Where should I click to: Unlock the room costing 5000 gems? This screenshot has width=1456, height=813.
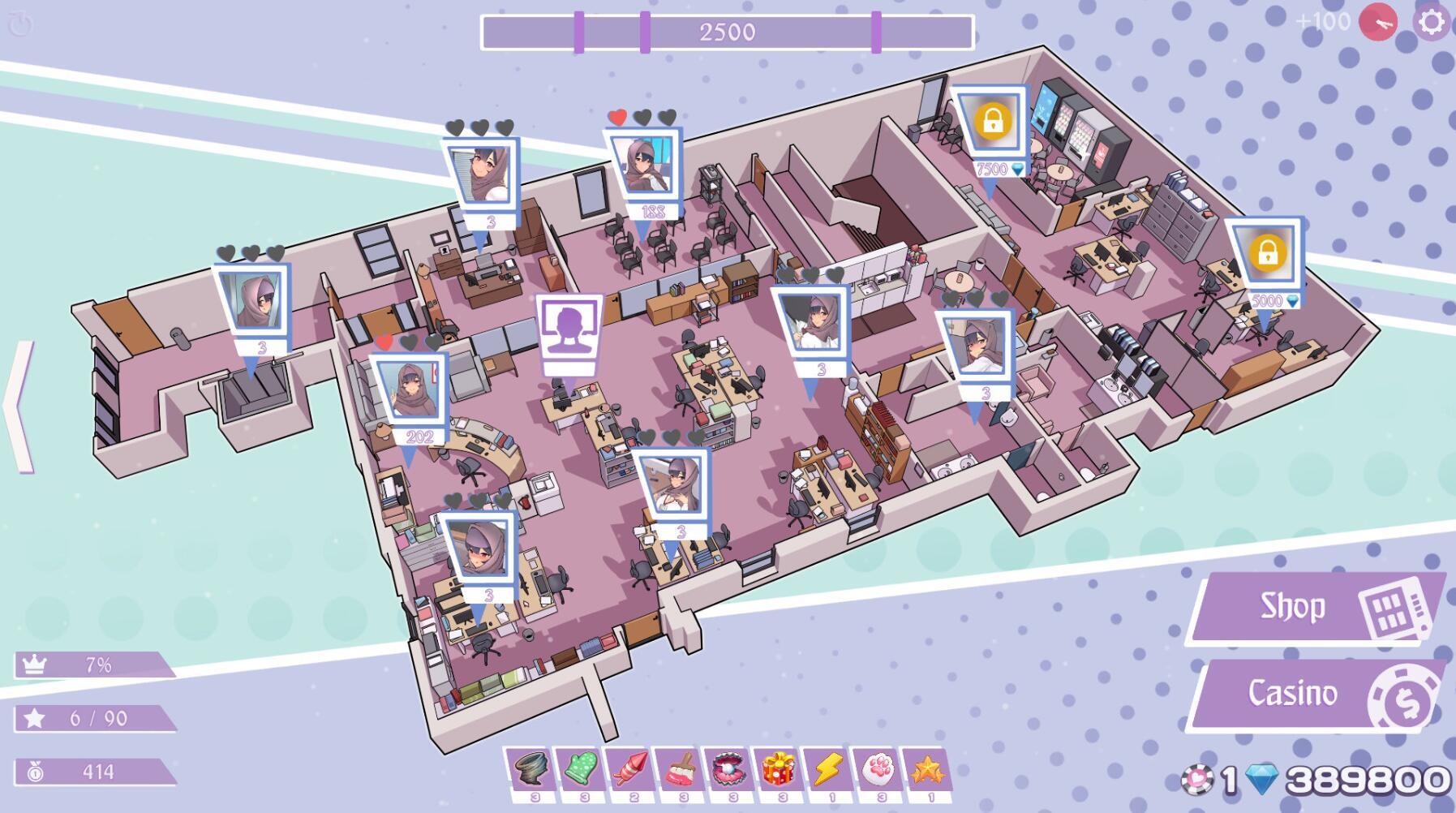(x=1266, y=254)
